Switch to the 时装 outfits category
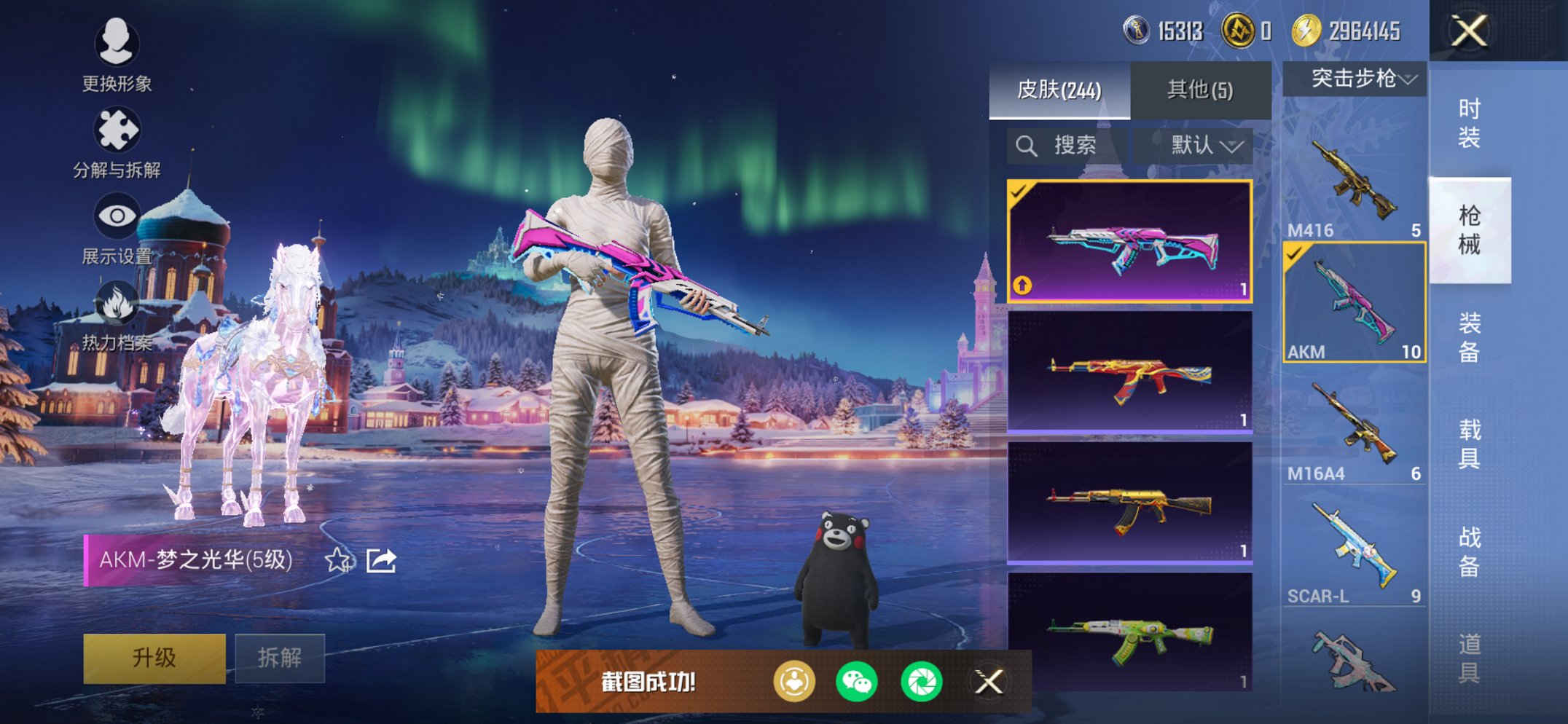This screenshot has width=1568, height=724. tap(1469, 123)
